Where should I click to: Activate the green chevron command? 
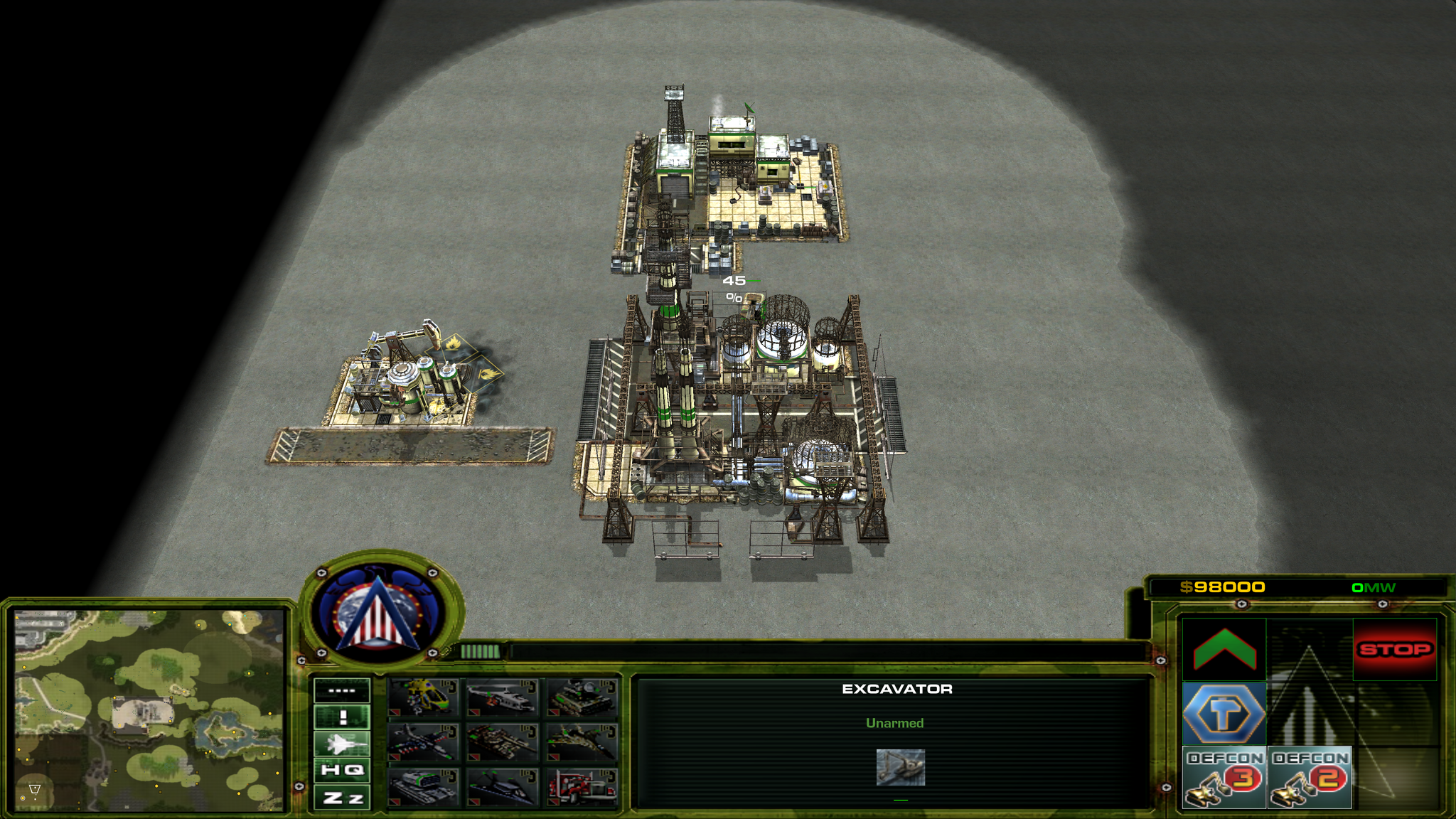[x=1224, y=649]
